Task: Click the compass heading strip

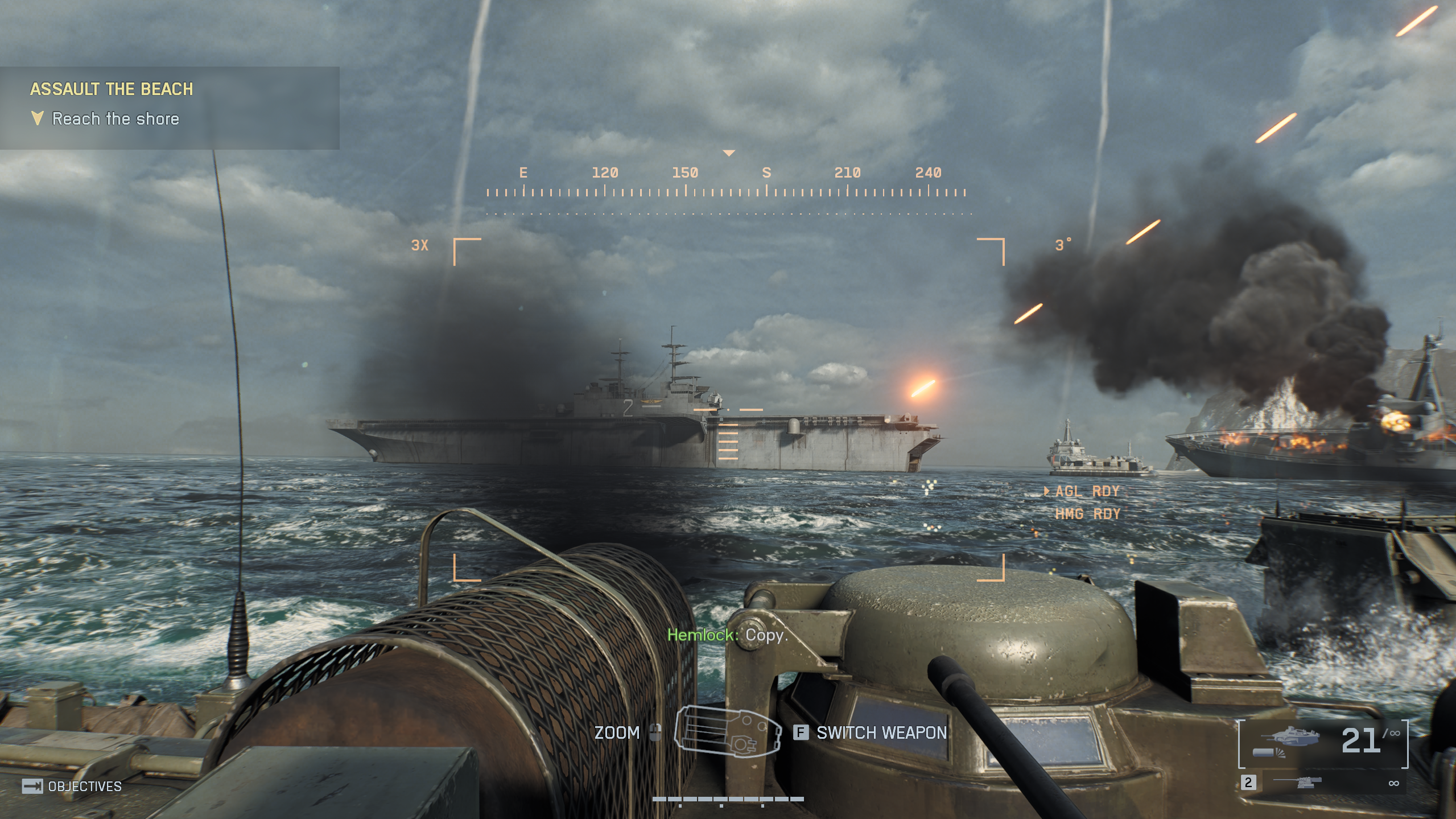Action: click(727, 182)
